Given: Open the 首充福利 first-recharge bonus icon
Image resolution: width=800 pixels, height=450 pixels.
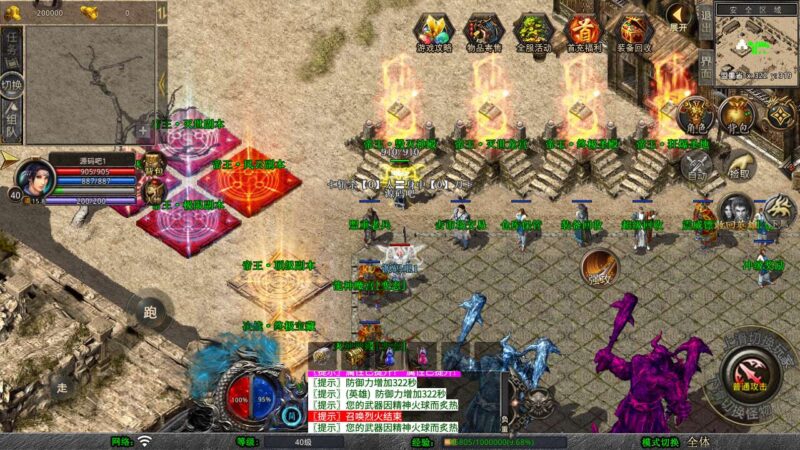Looking at the screenshot, I should pos(584,31).
